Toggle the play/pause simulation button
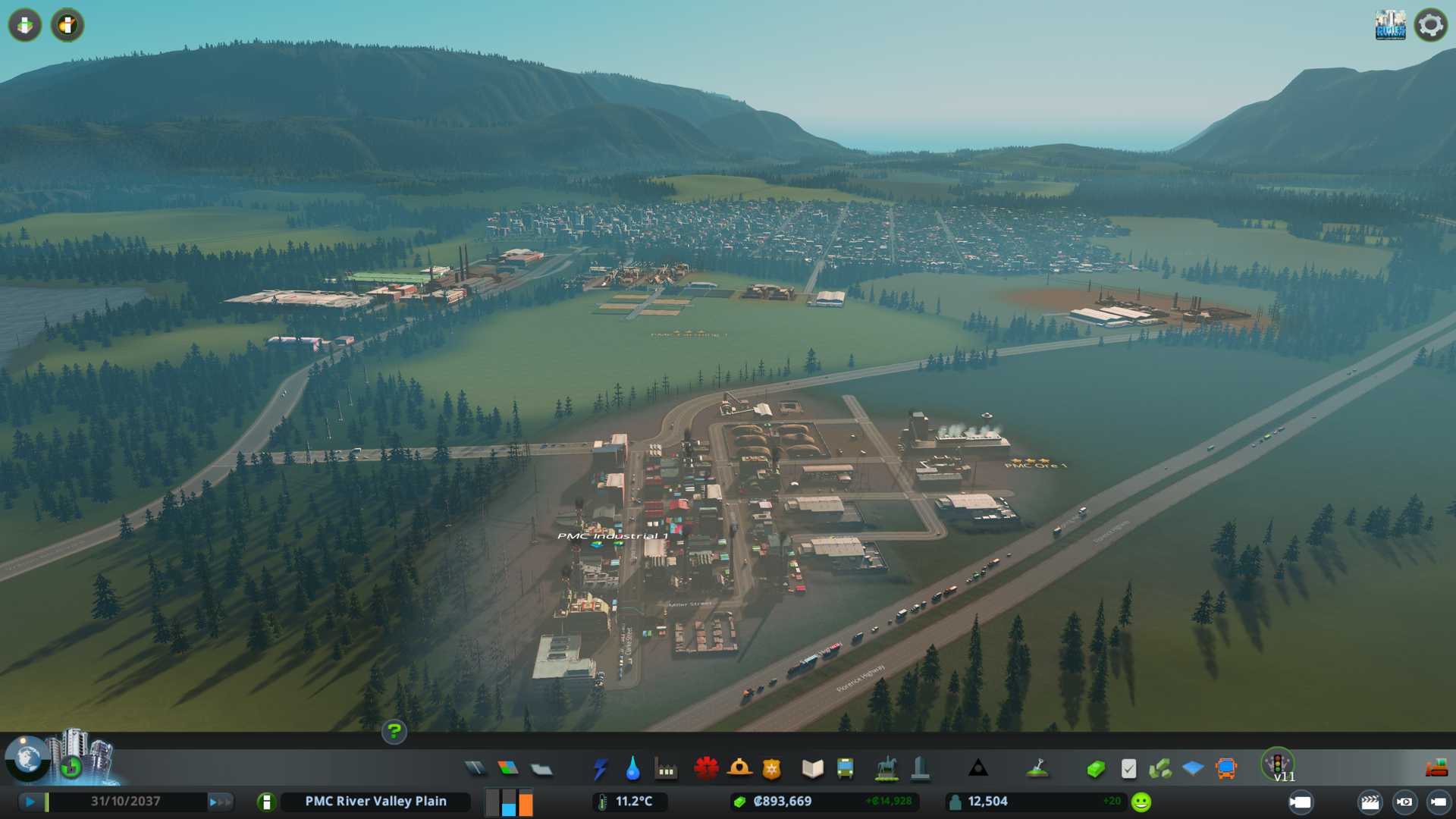Viewport: 1456px width, 819px height. click(30, 802)
